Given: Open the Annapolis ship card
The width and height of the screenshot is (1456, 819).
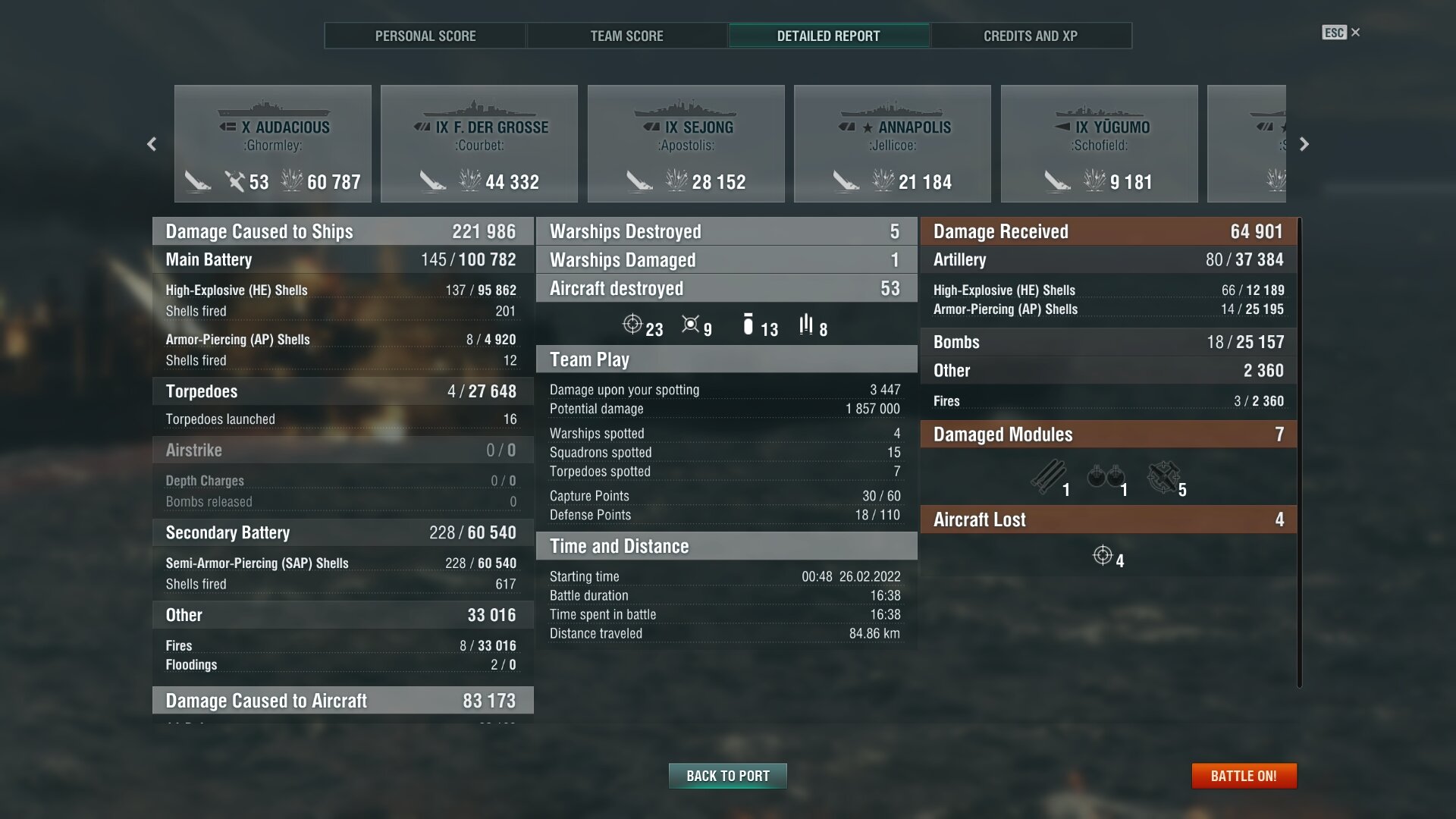Looking at the screenshot, I should pyautogui.click(x=892, y=144).
